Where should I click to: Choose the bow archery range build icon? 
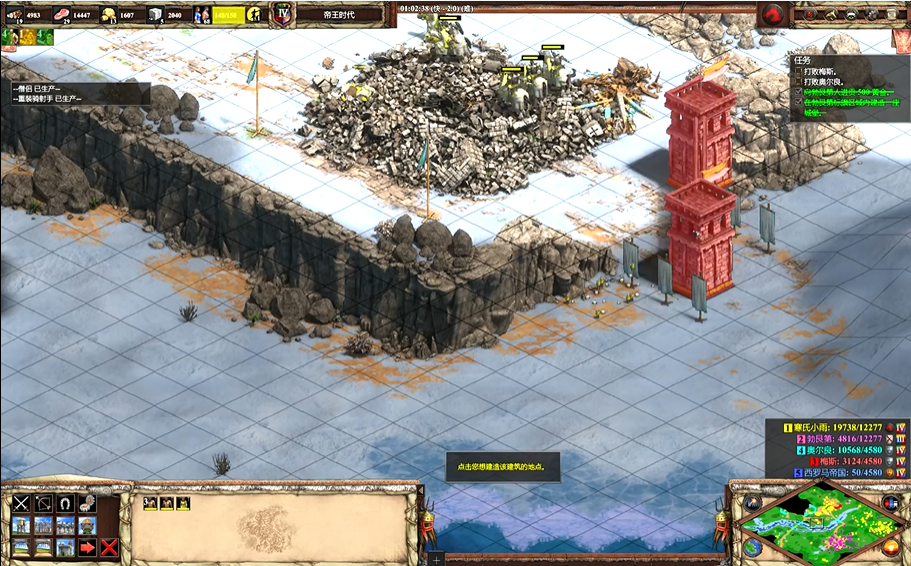[43, 503]
